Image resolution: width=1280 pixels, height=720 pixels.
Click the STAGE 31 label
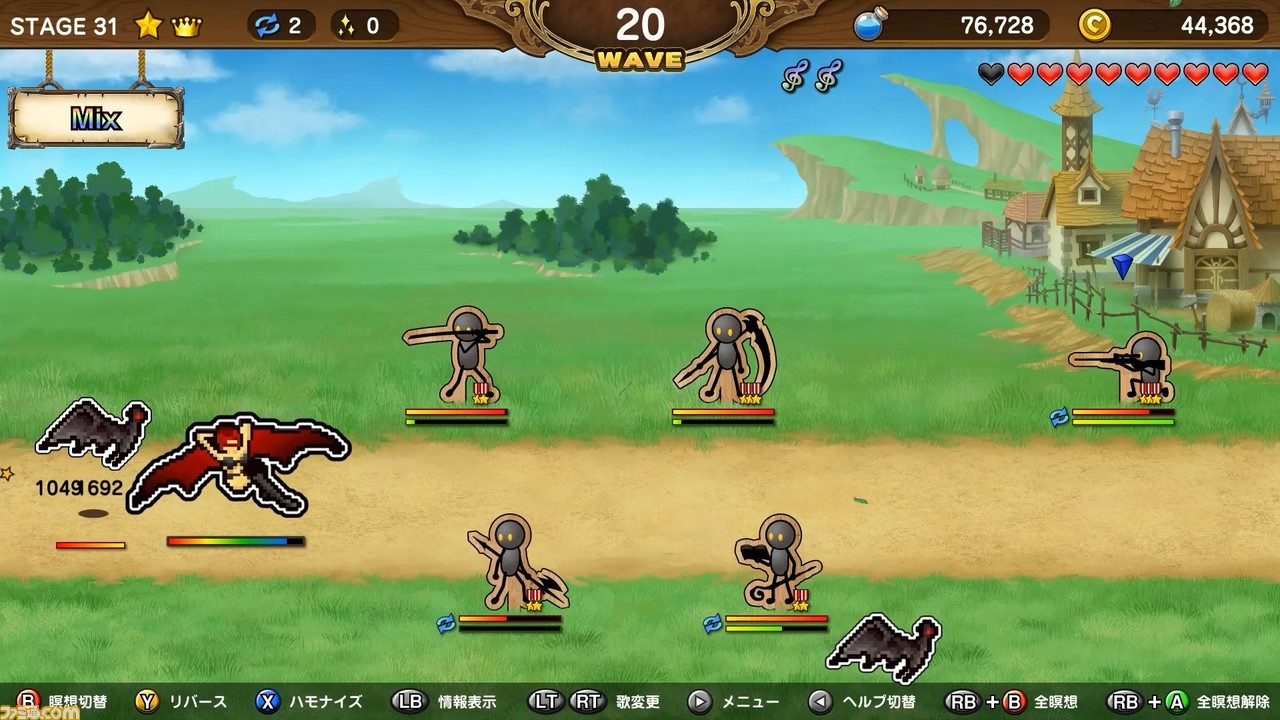coord(62,26)
